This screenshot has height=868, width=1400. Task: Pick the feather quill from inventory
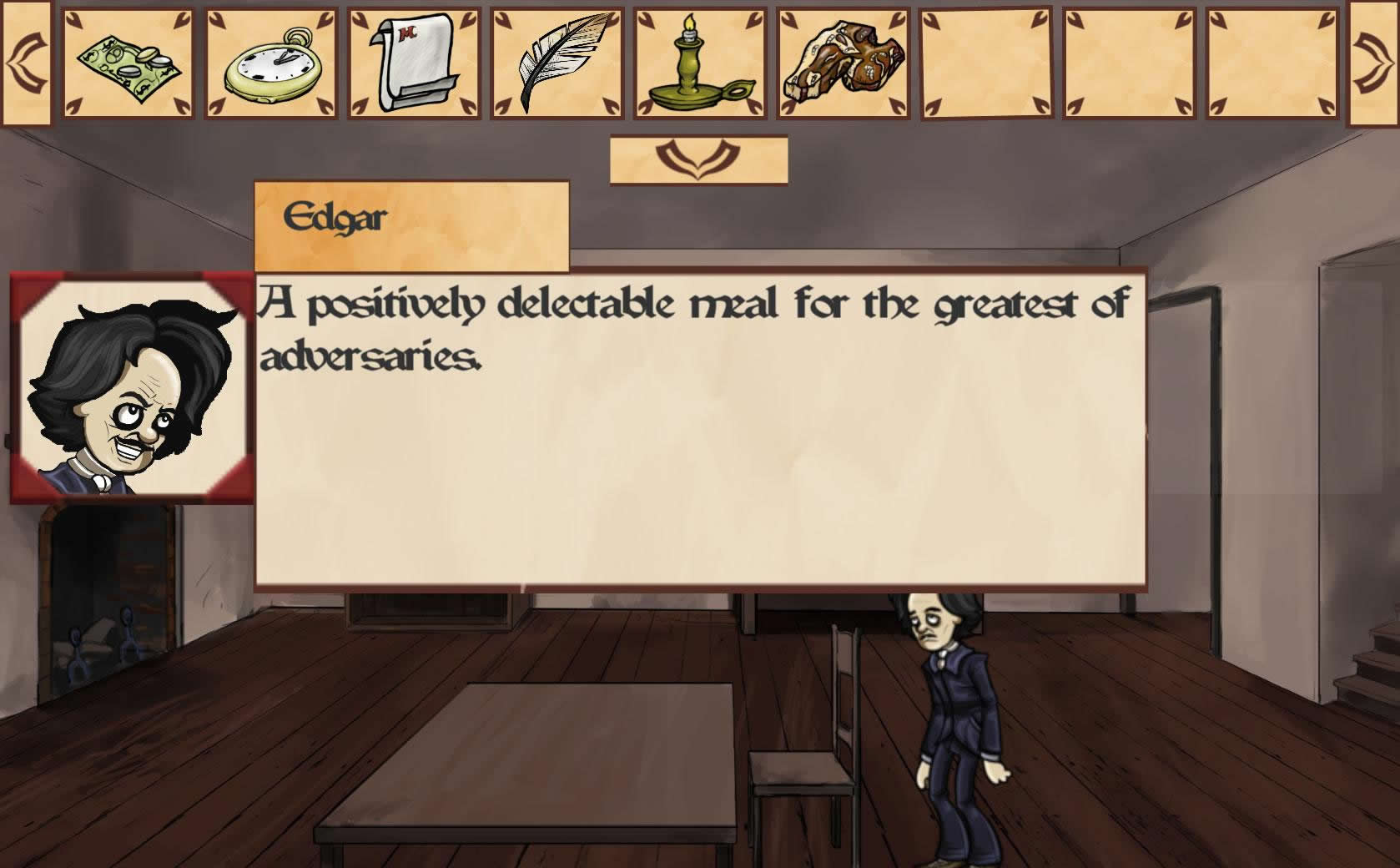557,63
